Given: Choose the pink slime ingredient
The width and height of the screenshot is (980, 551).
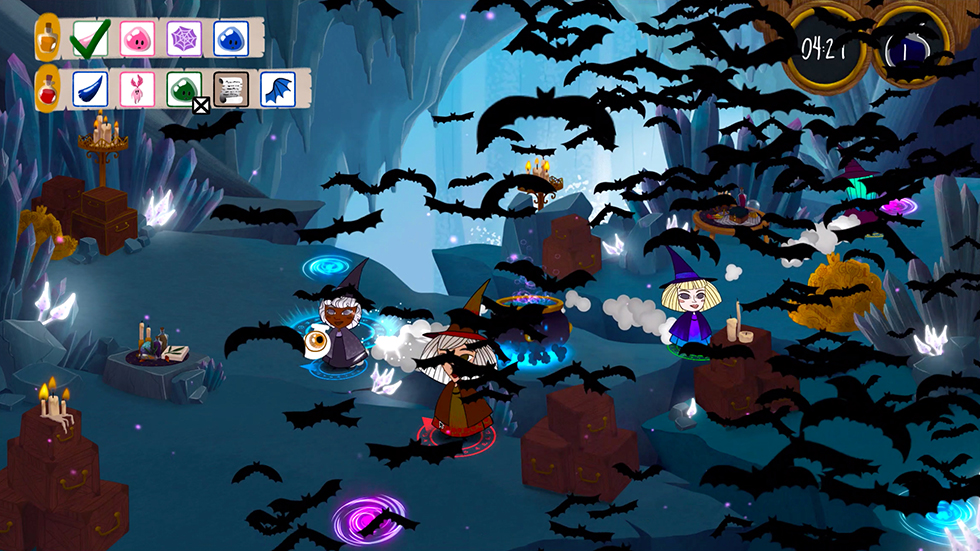Looking at the screenshot, I should (x=137, y=38).
